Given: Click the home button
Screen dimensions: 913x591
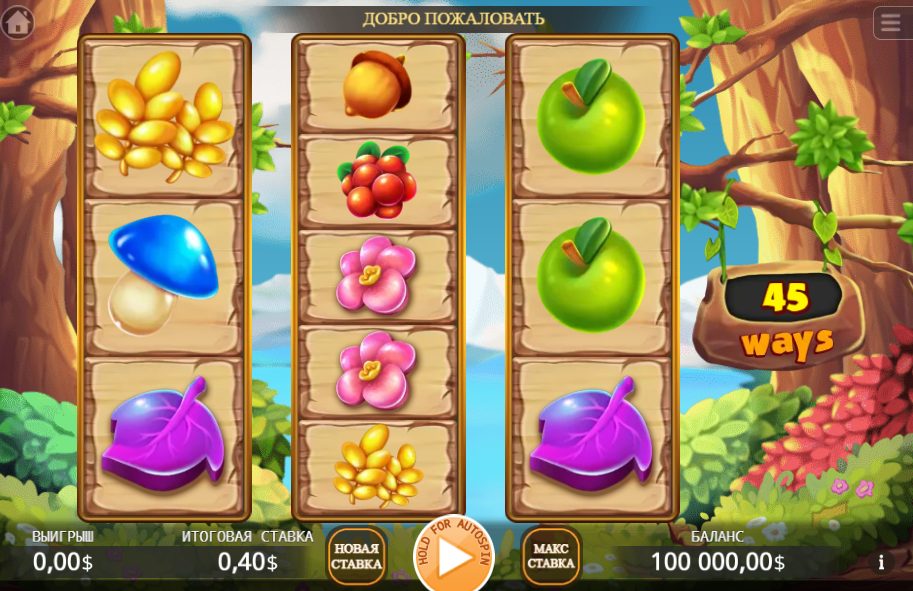Looking at the screenshot, I should pyautogui.click(x=17, y=22).
